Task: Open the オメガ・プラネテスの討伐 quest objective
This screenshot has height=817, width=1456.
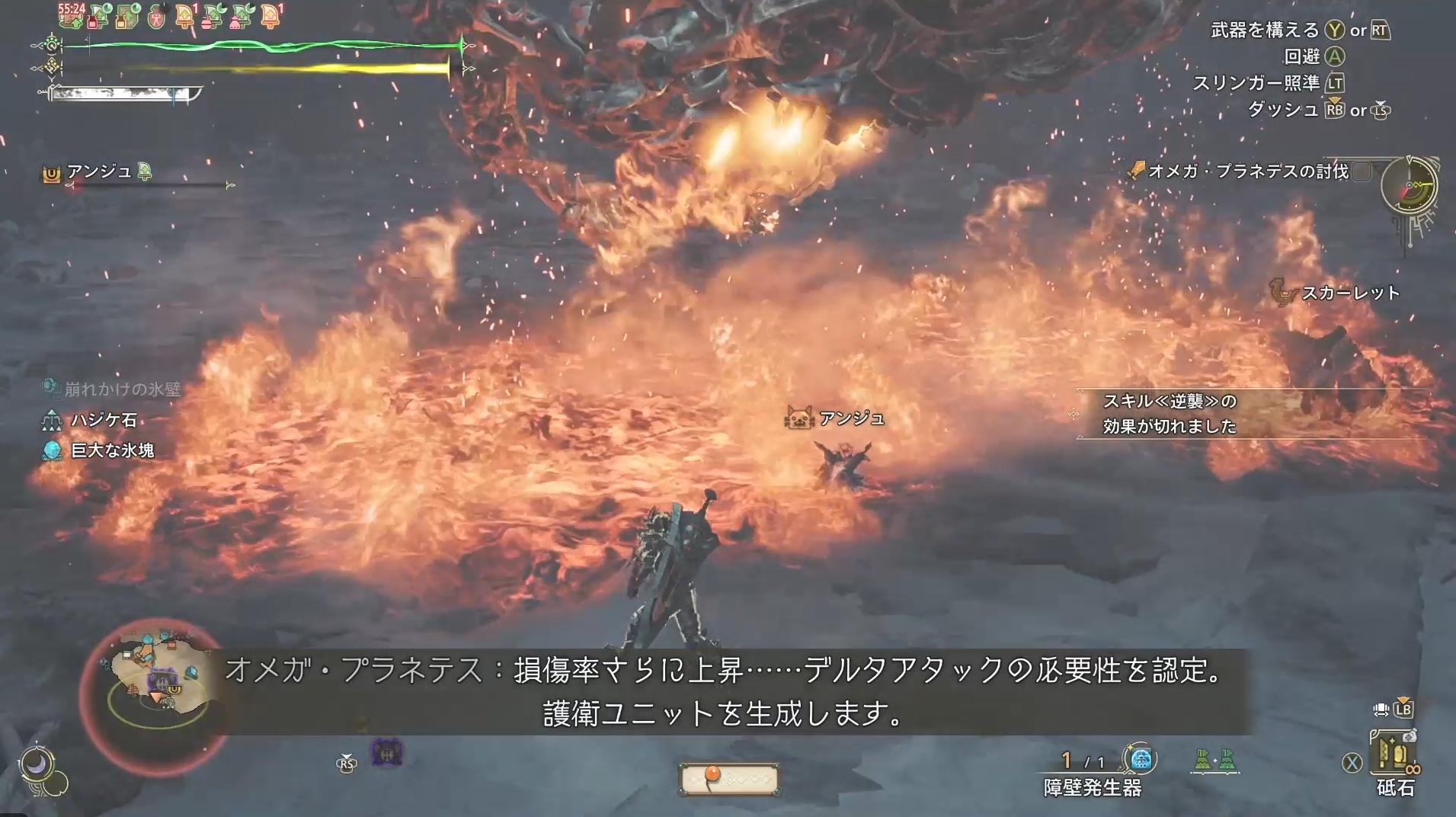Action: click(1247, 171)
